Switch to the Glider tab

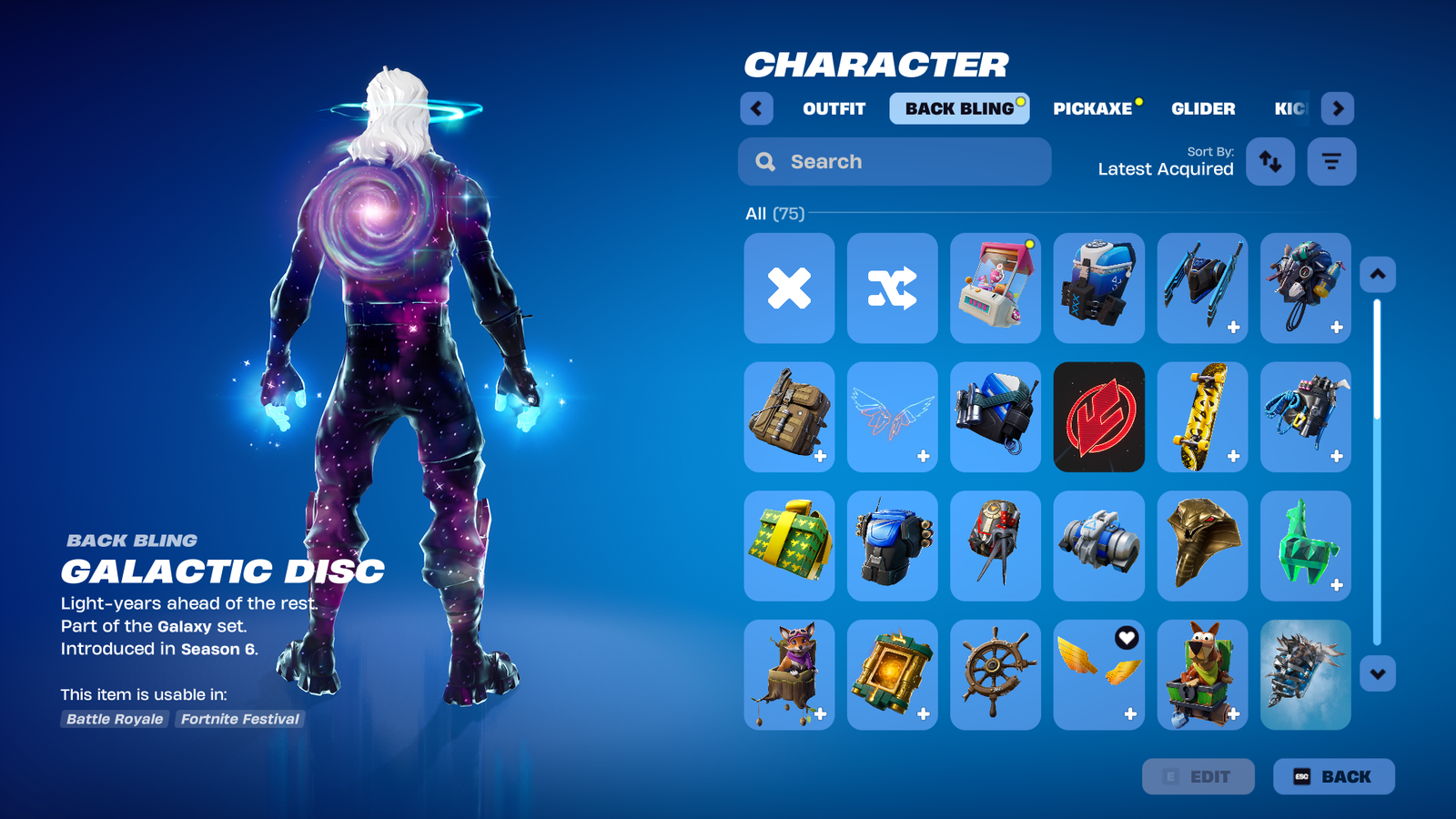(x=1203, y=108)
